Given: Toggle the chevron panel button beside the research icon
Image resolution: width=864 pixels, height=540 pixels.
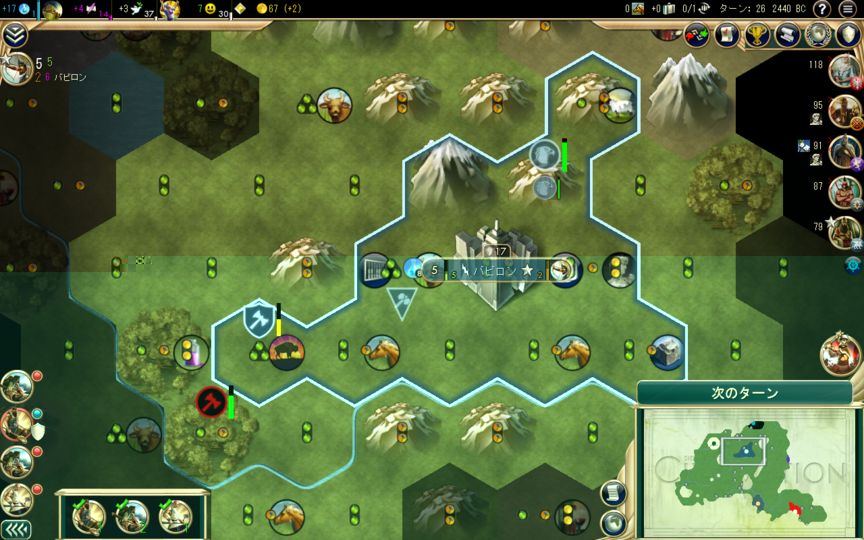Looking at the screenshot, I should click(x=14, y=36).
